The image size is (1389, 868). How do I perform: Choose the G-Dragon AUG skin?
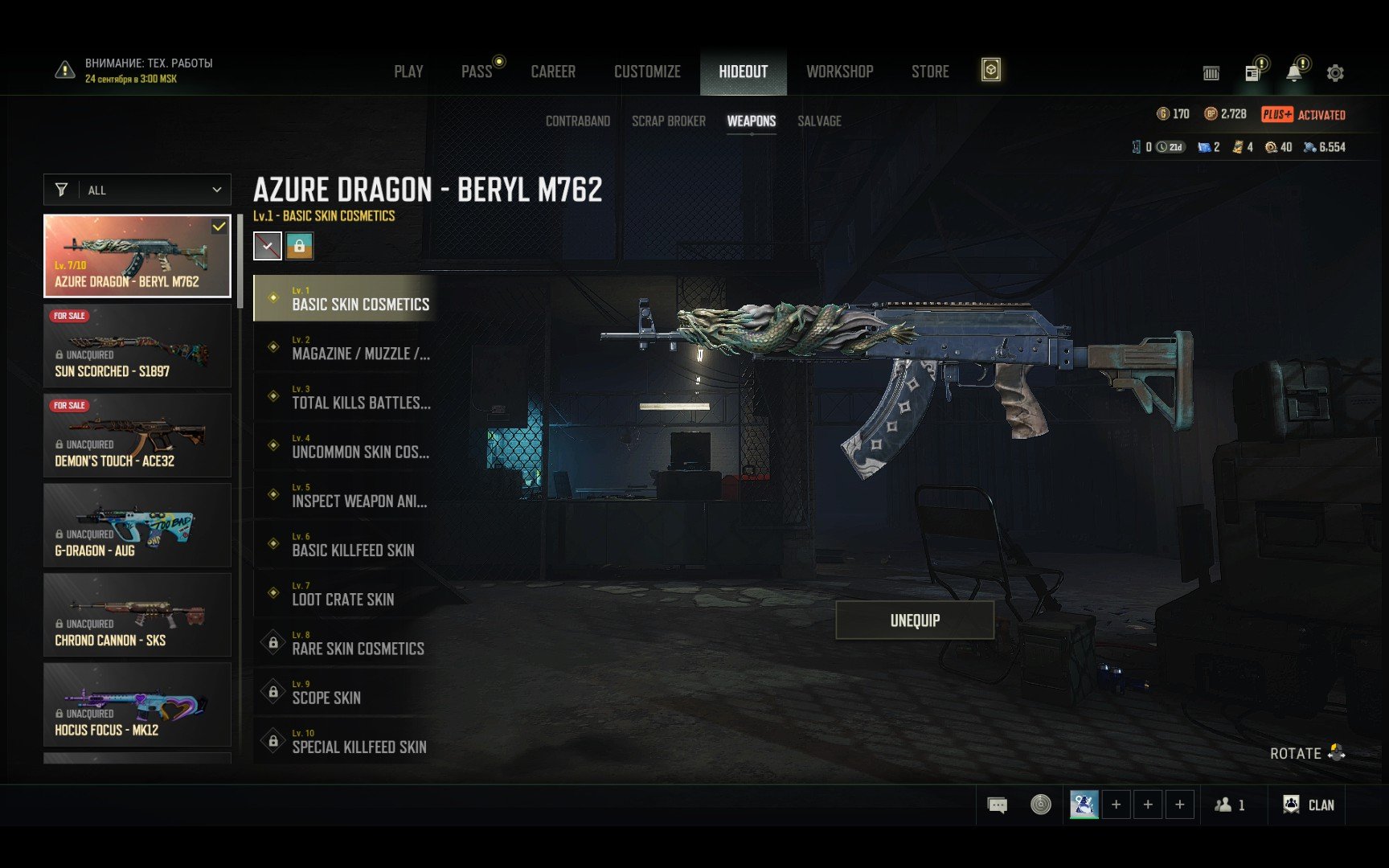tap(137, 526)
